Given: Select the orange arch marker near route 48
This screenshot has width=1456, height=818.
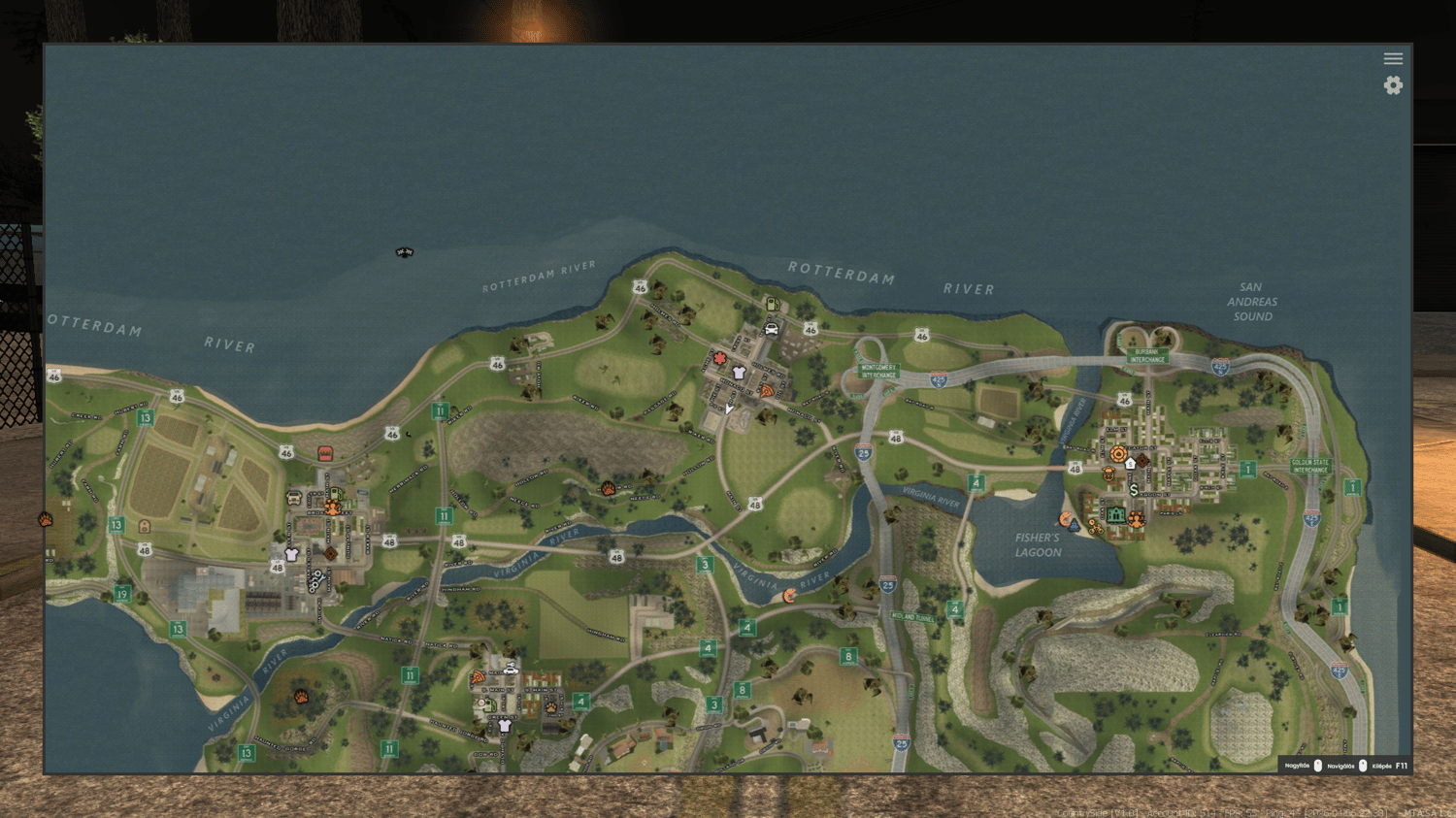Looking at the screenshot, I should point(145,526).
